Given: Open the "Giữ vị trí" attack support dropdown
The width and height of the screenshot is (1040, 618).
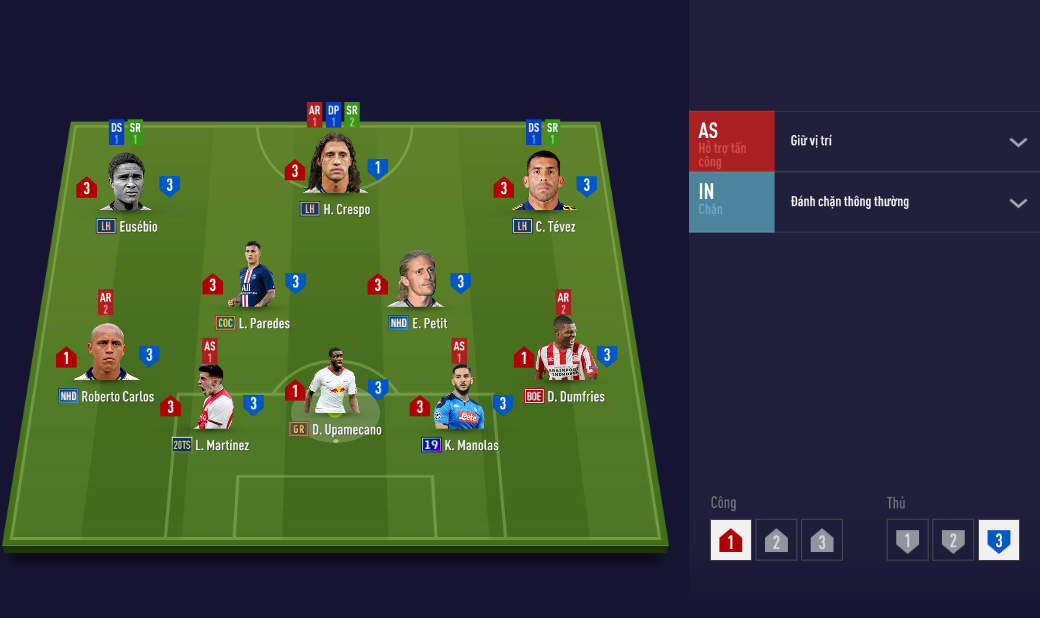Looking at the screenshot, I should pyautogui.click(x=906, y=142).
